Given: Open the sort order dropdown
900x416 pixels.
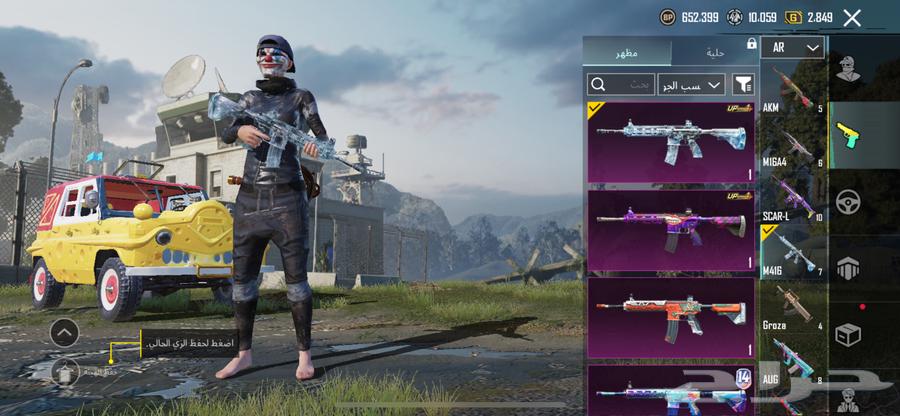Looking at the screenshot, I should pos(691,85).
